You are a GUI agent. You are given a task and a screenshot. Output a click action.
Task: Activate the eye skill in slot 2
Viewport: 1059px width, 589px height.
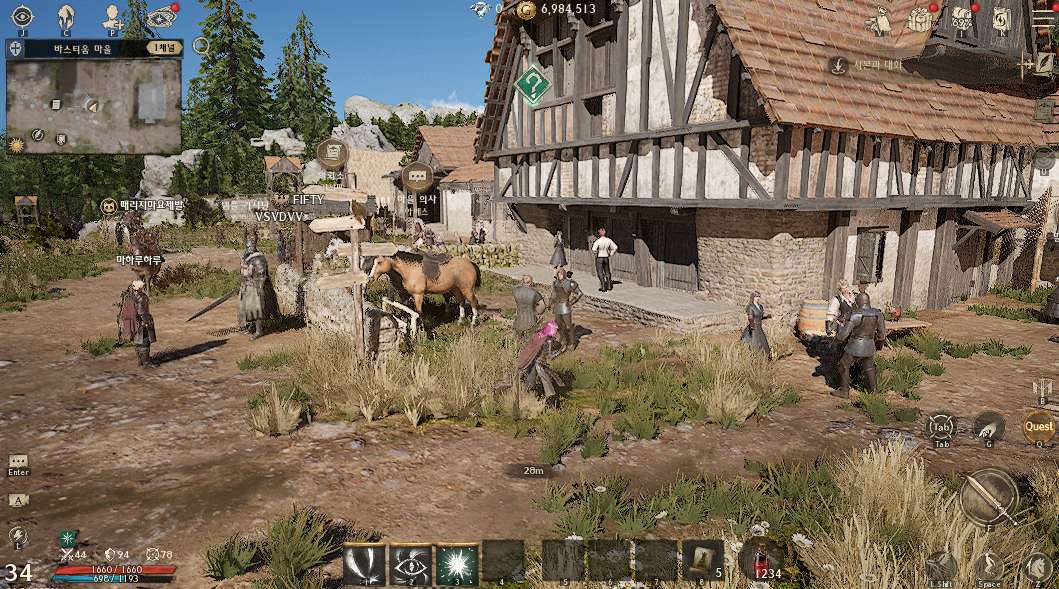tap(410, 562)
